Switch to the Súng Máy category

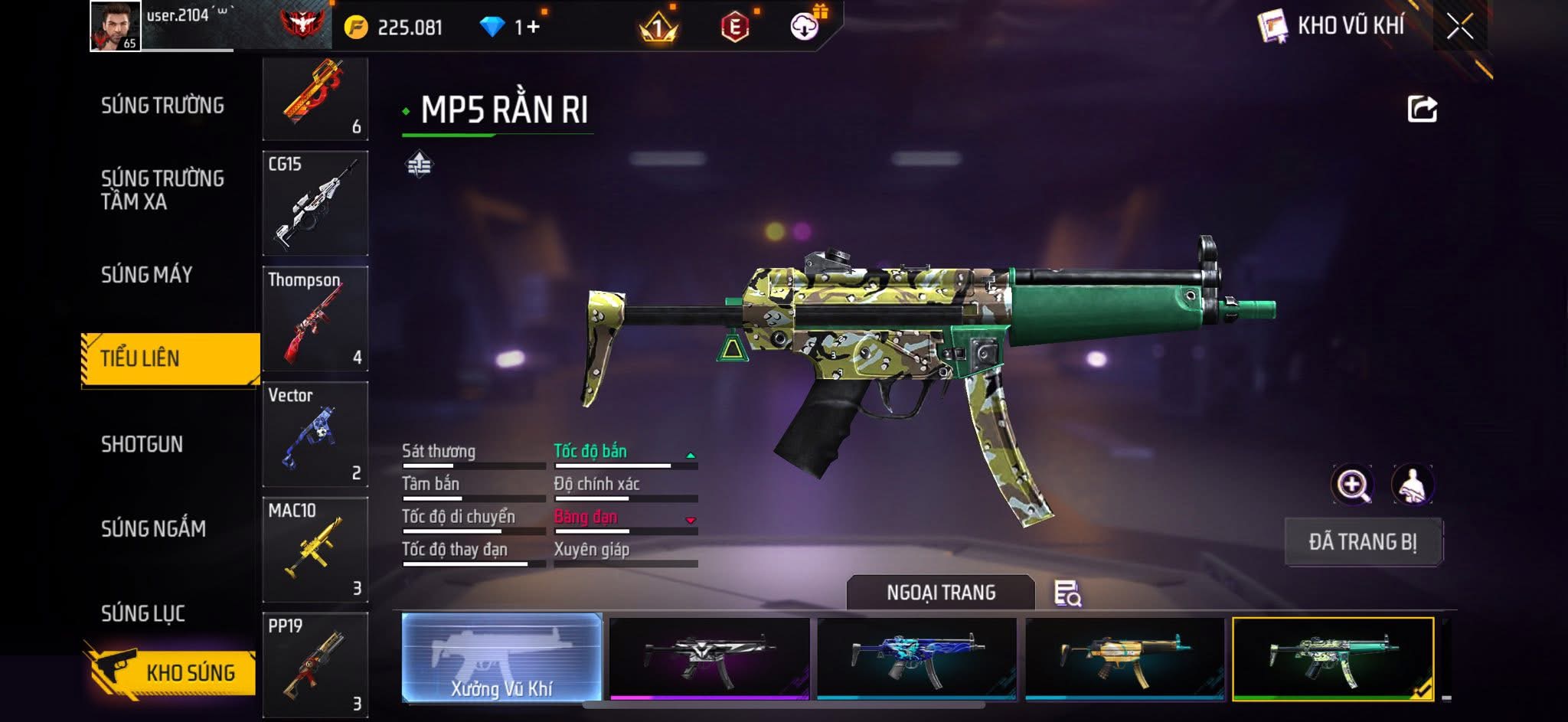click(146, 275)
